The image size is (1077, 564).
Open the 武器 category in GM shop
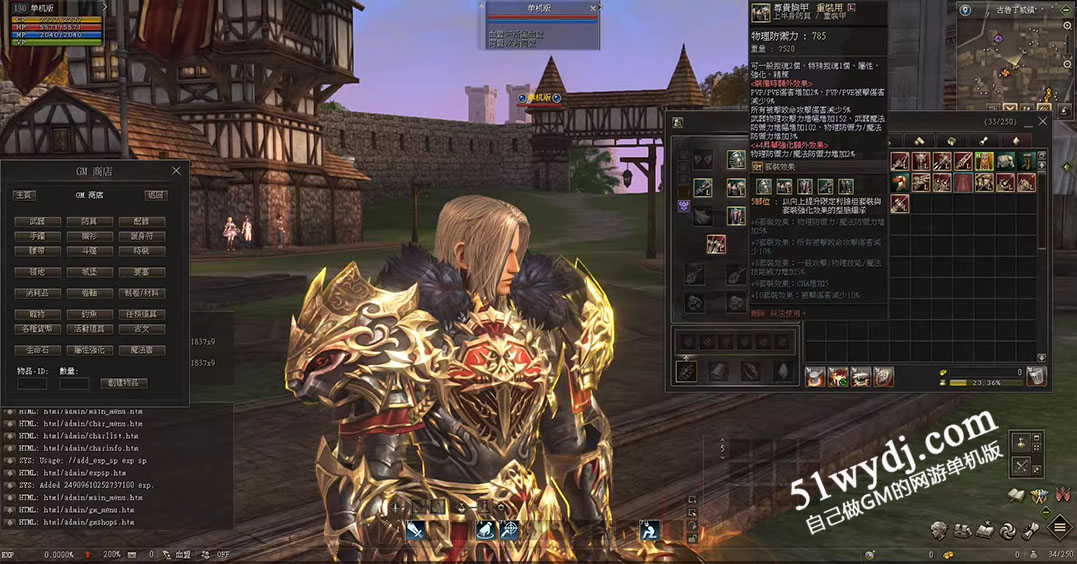tap(37, 222)
